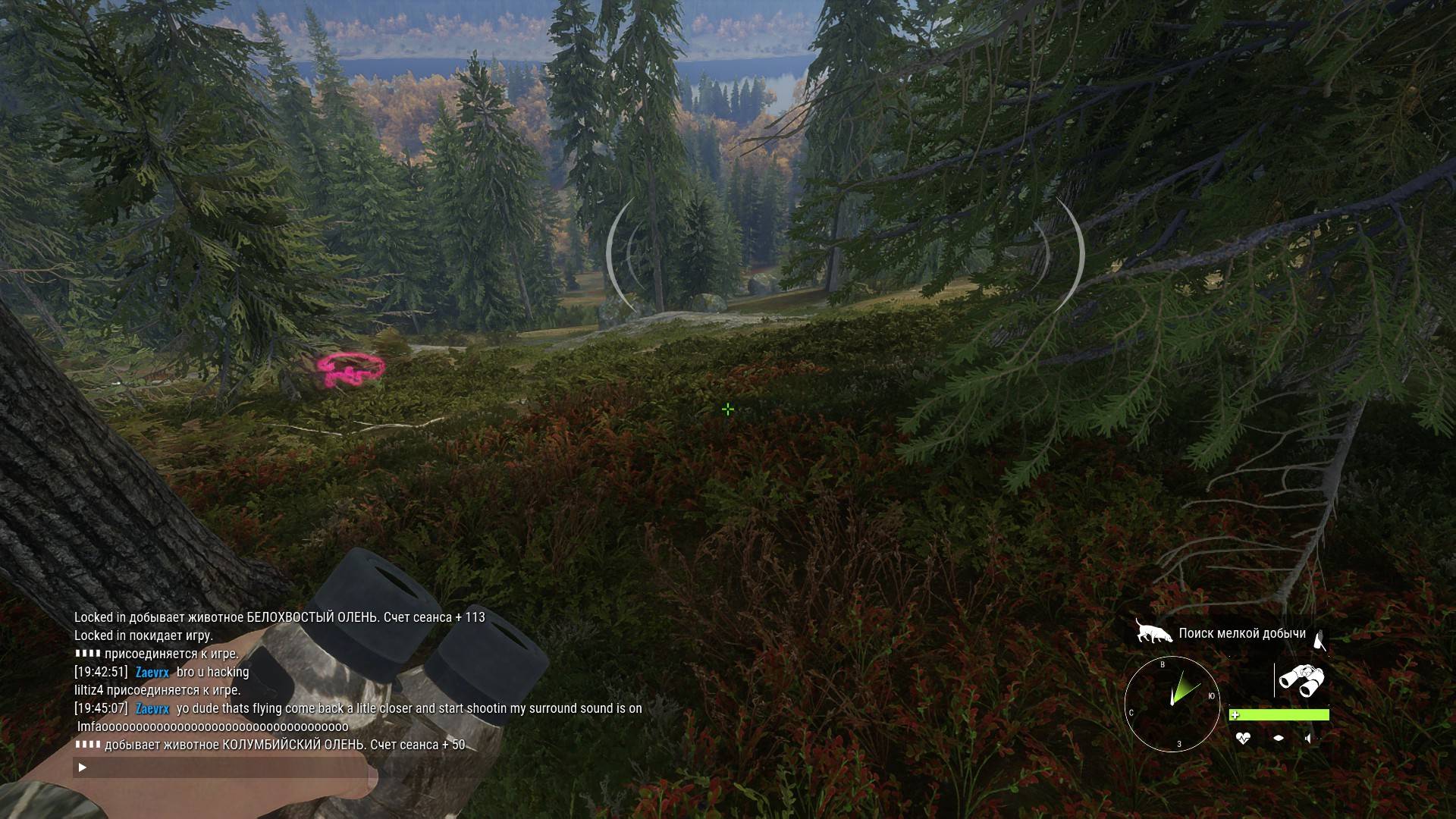Open the compass rose dial

[x=1172, y=704]
